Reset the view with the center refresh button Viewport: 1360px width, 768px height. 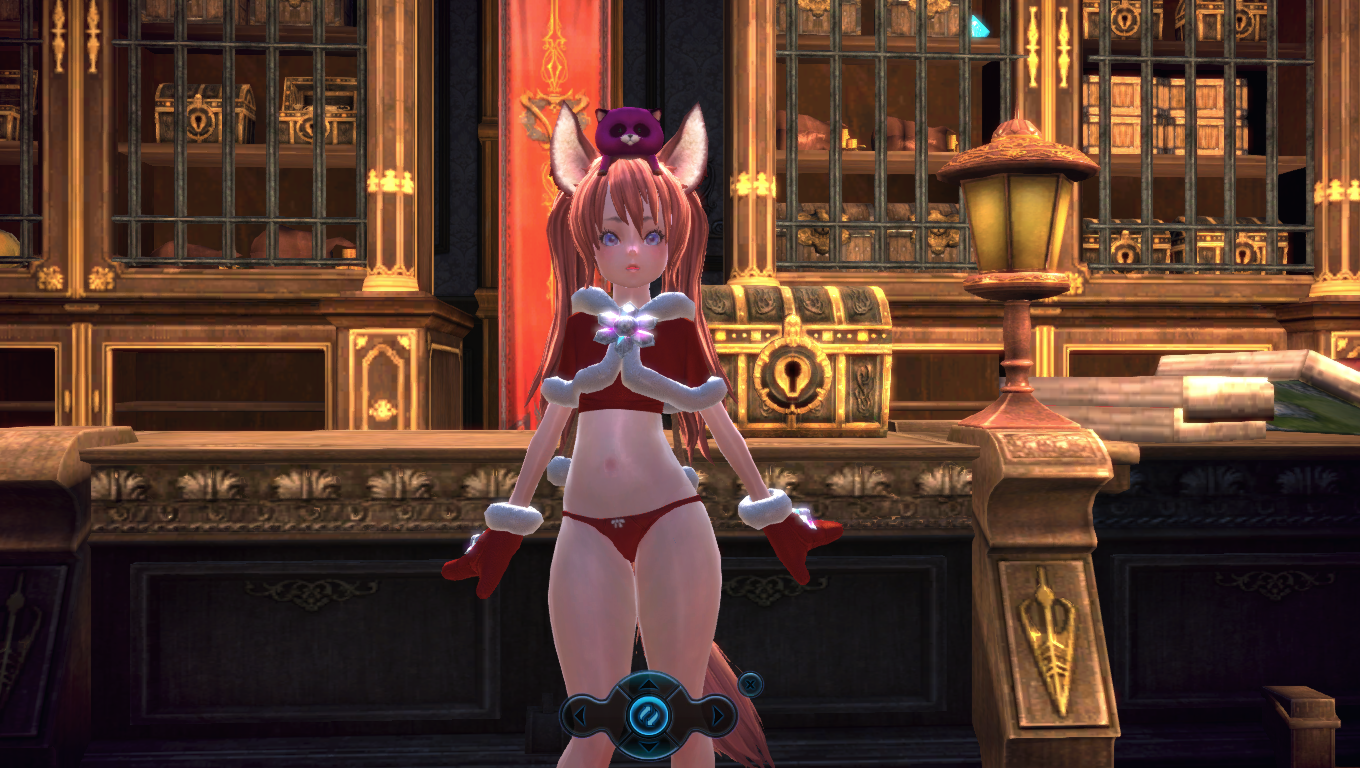[648, 716]
